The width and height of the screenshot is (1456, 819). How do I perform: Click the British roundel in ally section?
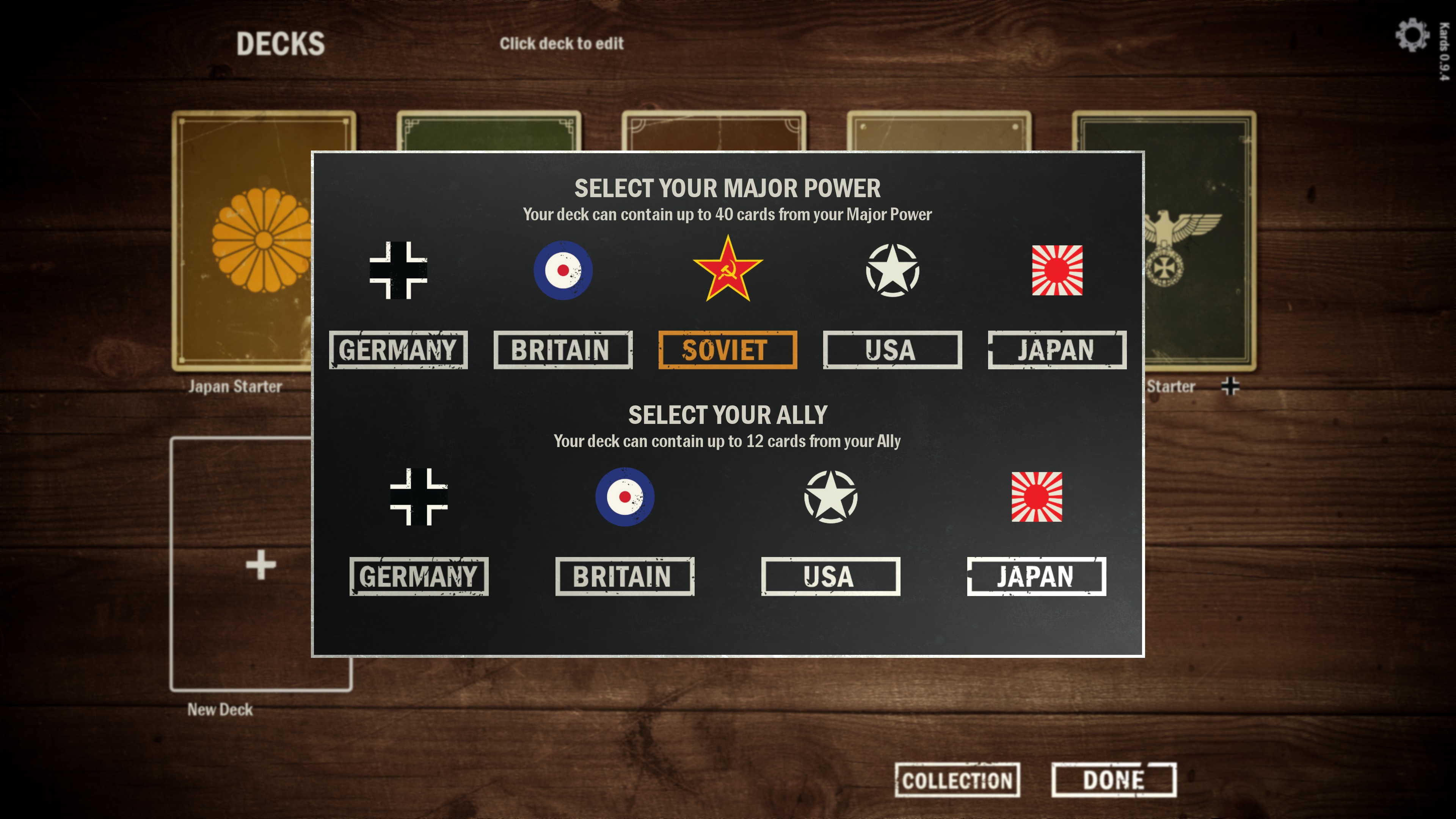pyautogui.click(x=624, y=497)
